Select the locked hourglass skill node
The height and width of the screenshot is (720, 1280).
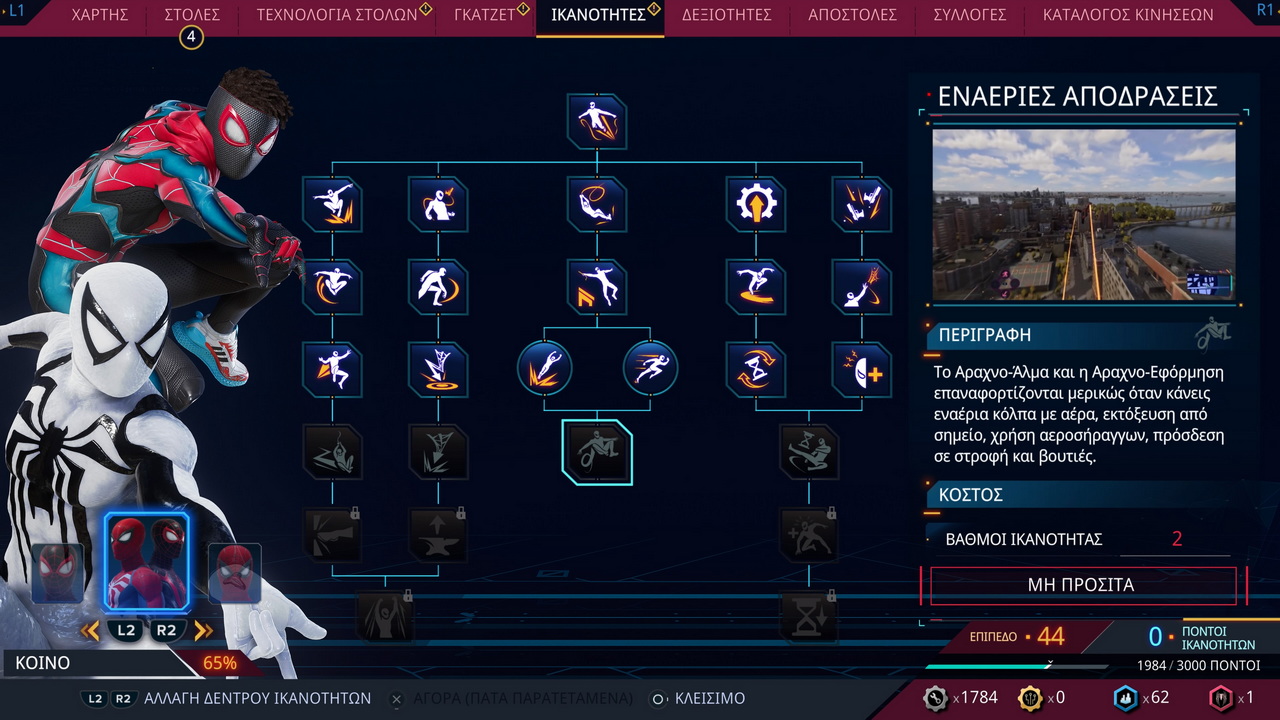point(808,615)
